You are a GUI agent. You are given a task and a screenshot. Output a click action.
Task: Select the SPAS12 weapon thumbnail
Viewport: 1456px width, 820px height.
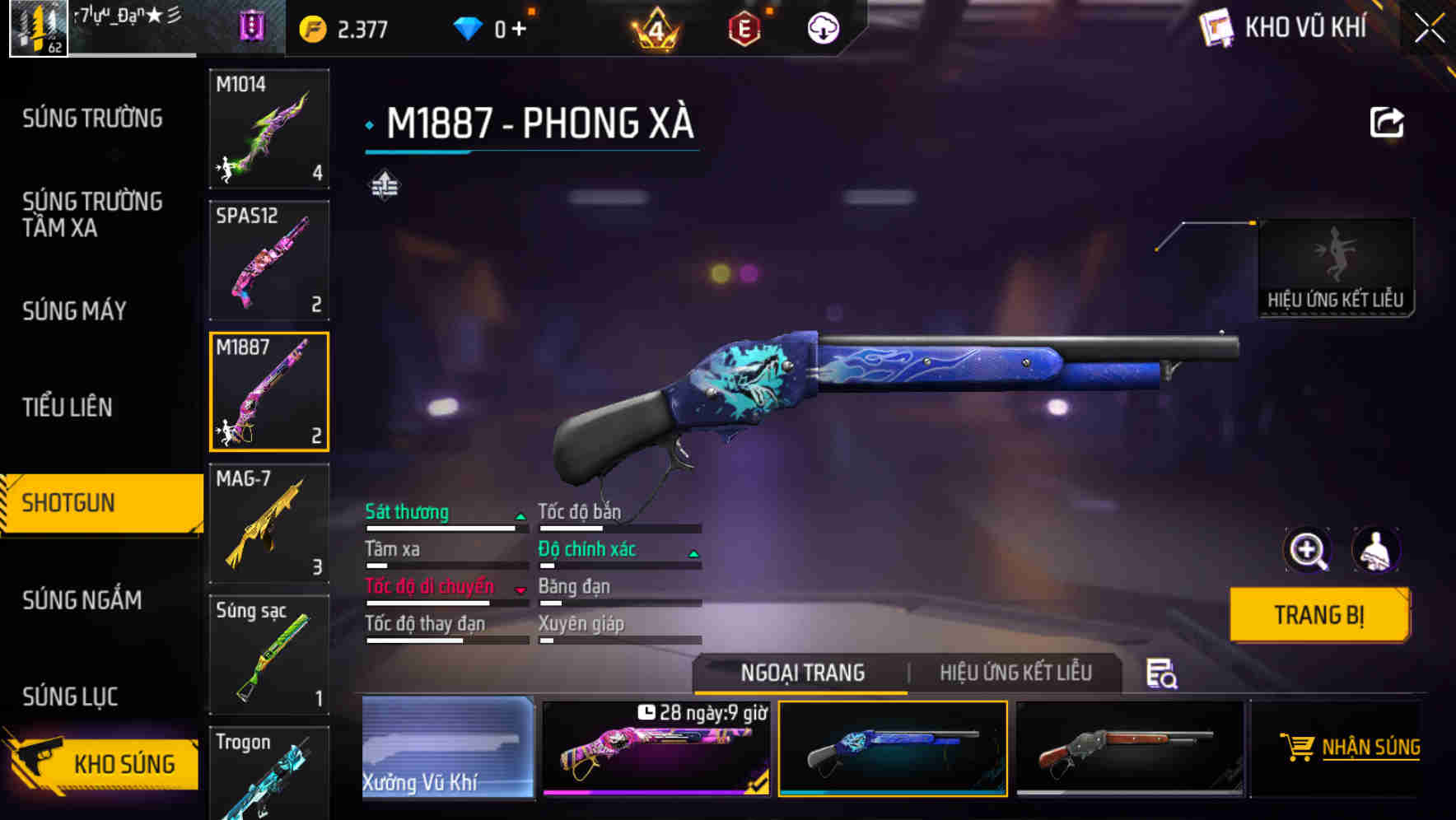(269, 260)
